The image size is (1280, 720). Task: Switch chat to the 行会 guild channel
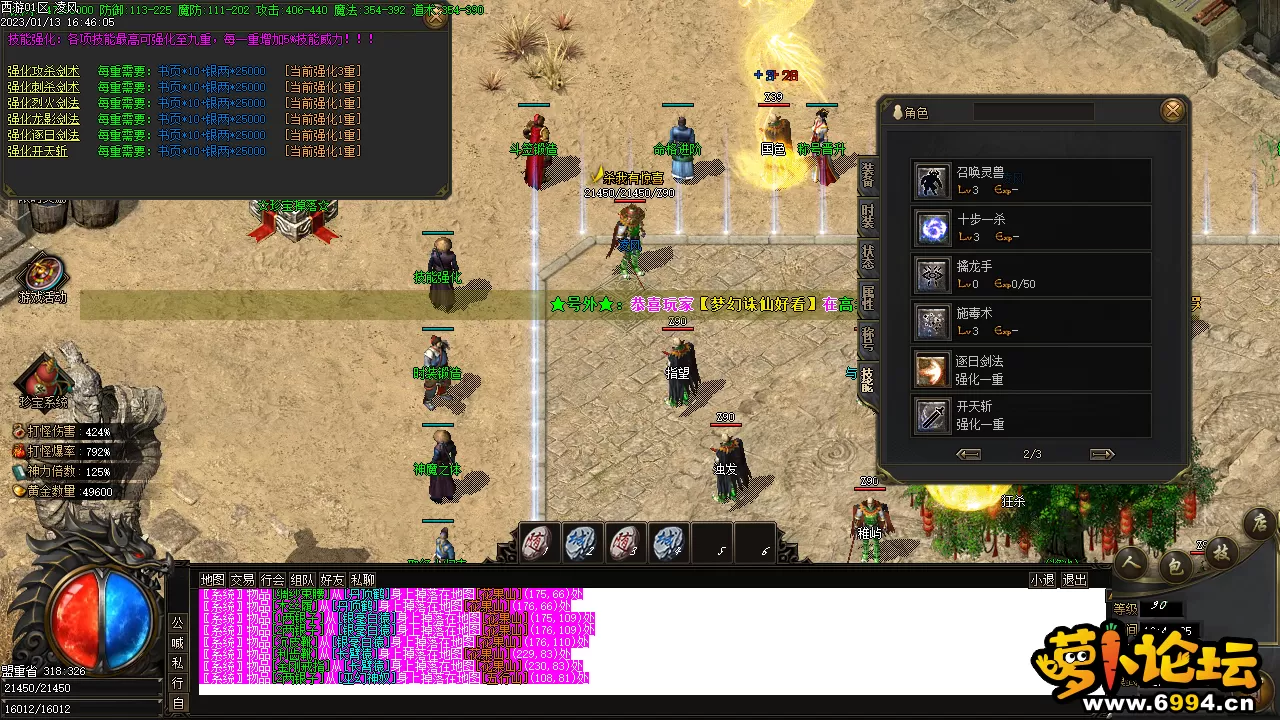(272, 580)
